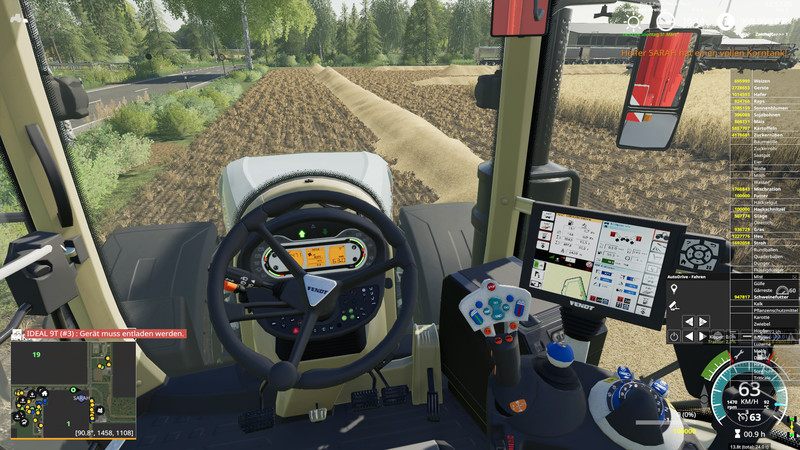Pick field 19 on the minimap

pyautogui.click(x=37, y=355)
